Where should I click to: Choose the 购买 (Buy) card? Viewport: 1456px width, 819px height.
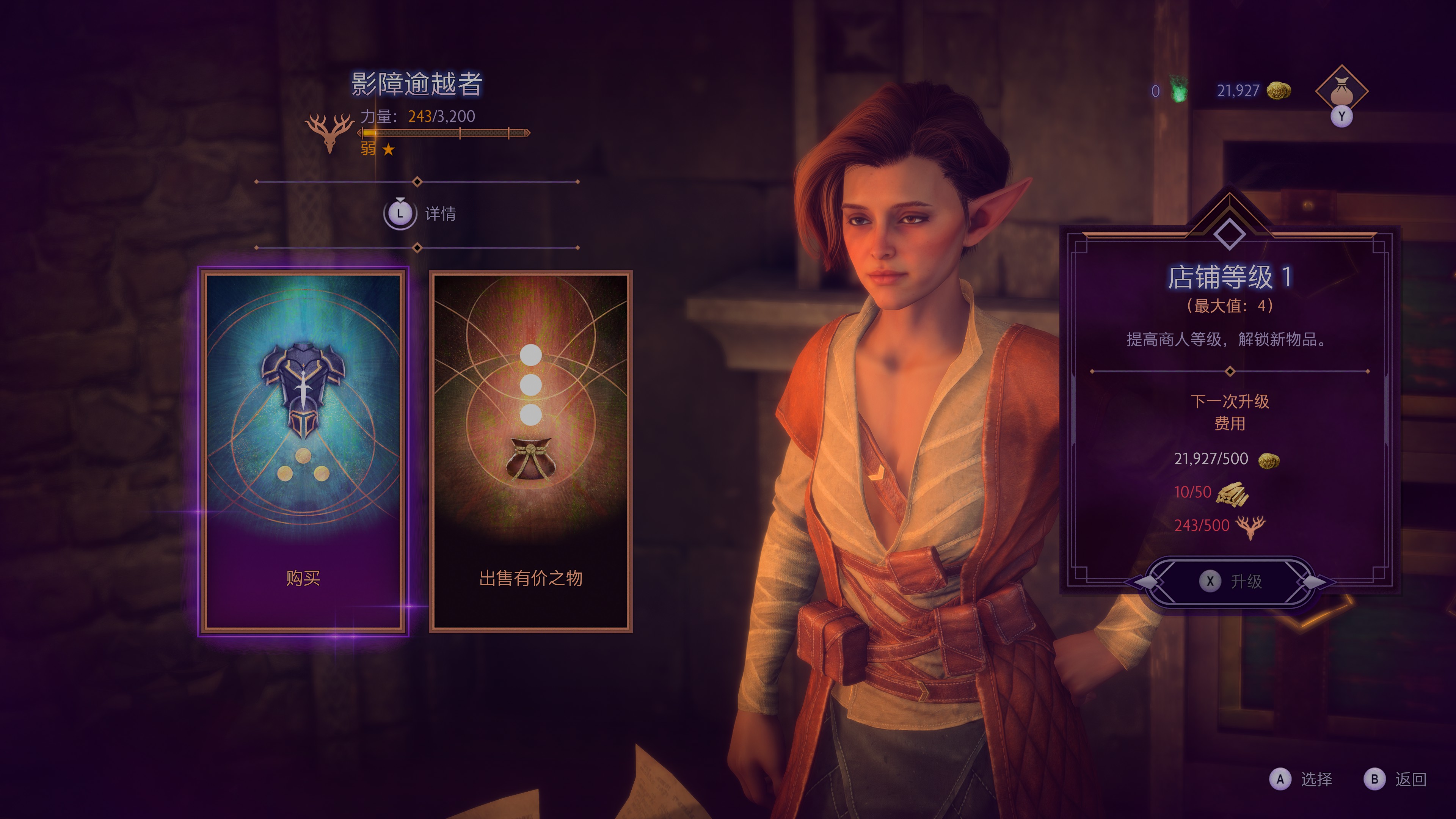pos(303,451)
